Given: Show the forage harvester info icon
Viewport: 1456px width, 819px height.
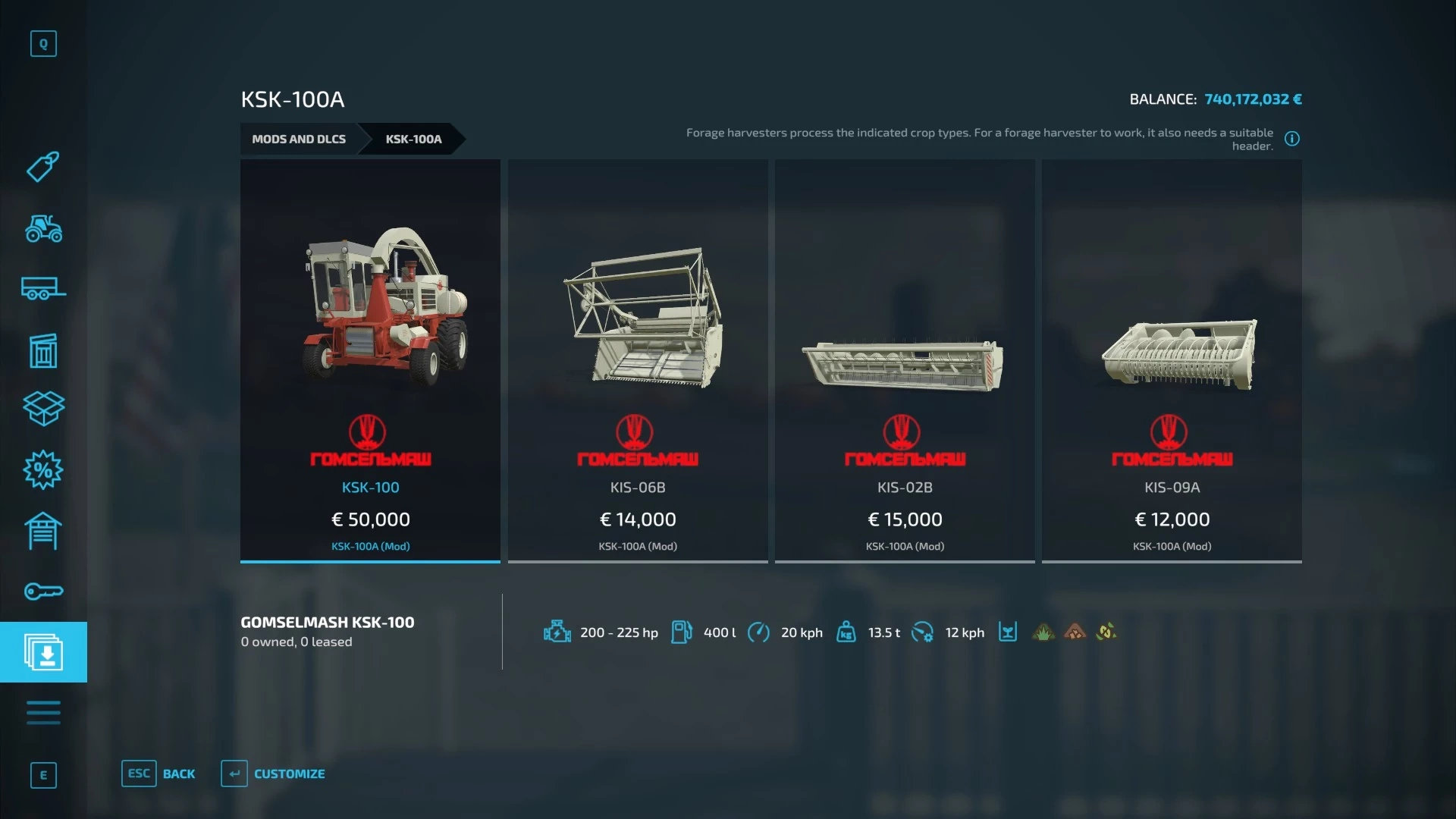Looking at the screenshot, I should point(1292,139).
